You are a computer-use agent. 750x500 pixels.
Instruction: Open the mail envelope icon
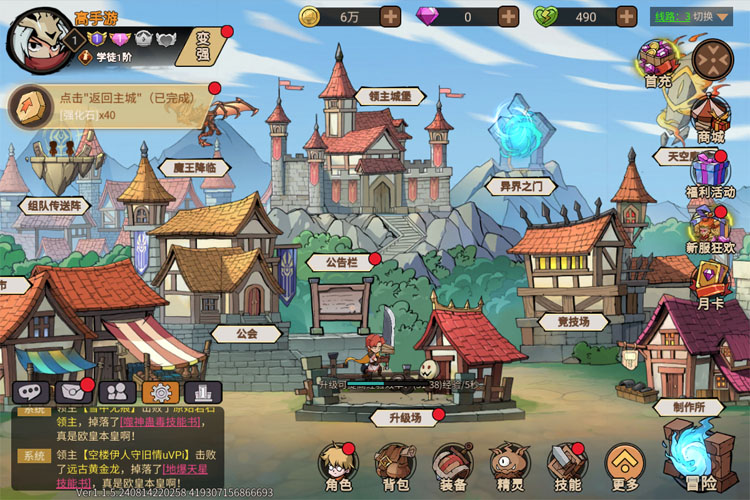[74, 392]
